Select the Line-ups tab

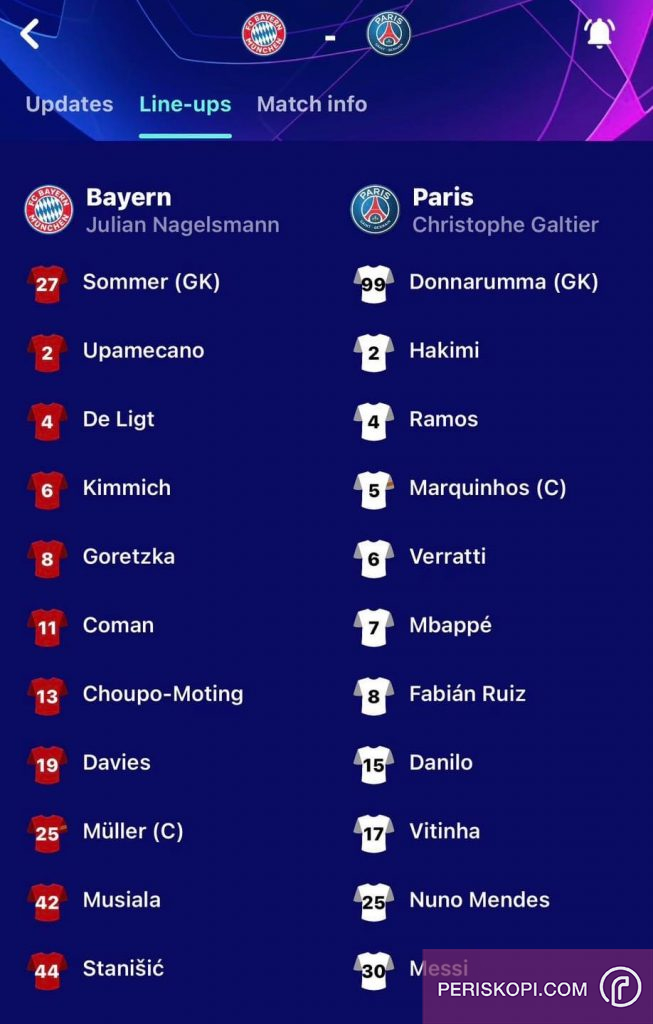[x=185, y=104]
